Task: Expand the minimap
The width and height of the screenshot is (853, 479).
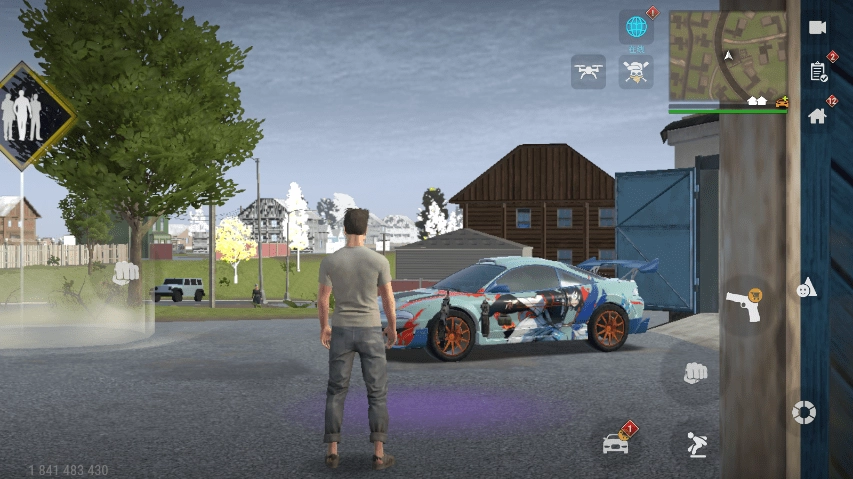Action: (728, 54)
